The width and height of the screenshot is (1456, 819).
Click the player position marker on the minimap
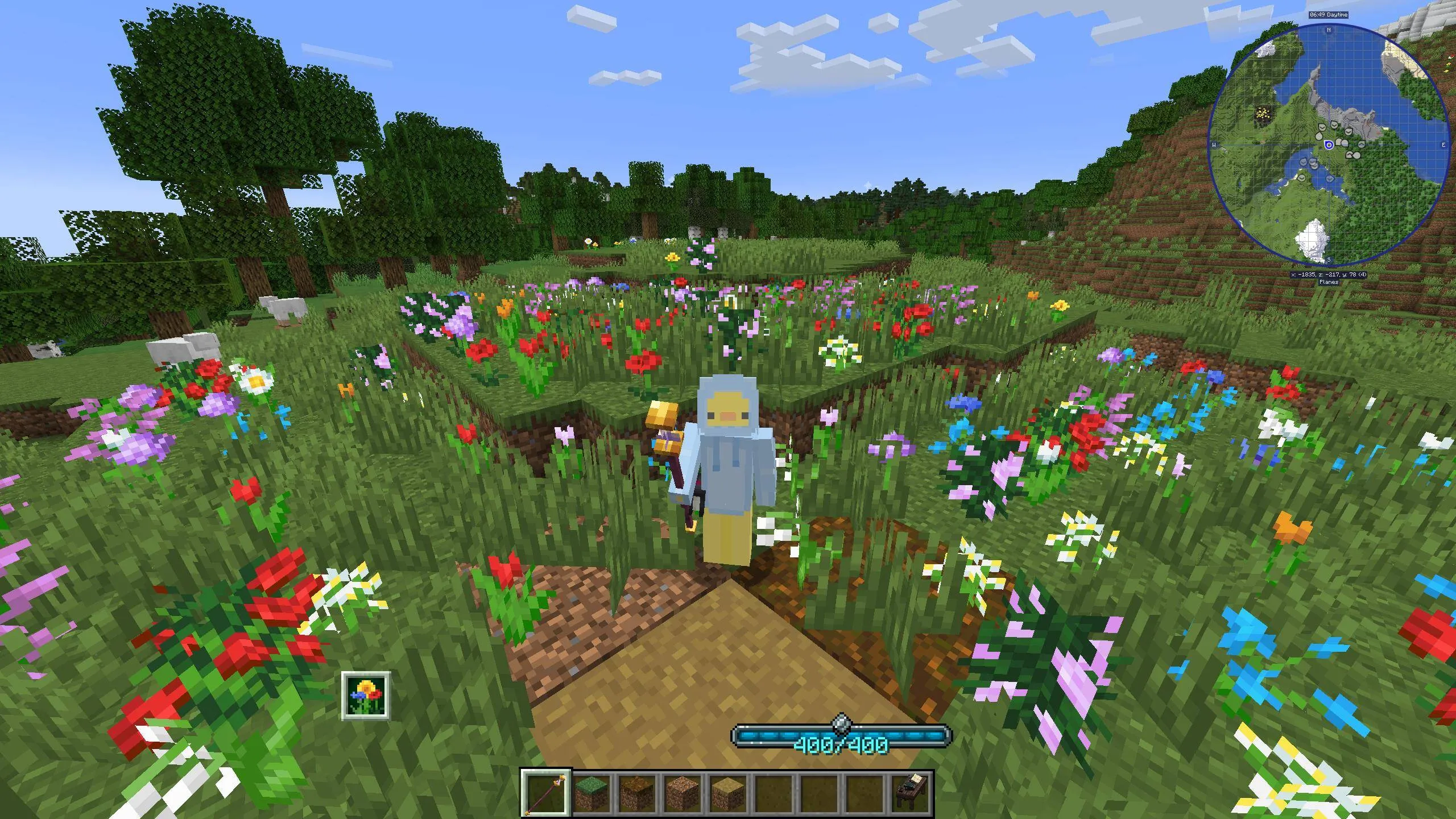pos(1329,145)
